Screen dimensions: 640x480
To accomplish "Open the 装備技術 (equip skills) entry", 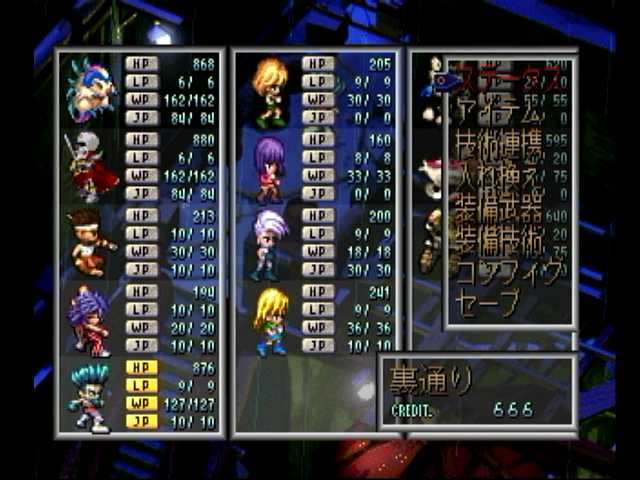I will [x=500, y=240].
